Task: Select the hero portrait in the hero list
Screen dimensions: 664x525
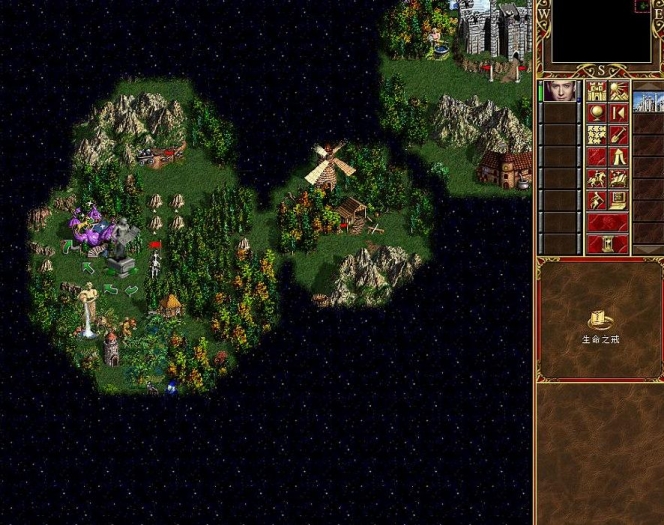Action: click(560, 92)
